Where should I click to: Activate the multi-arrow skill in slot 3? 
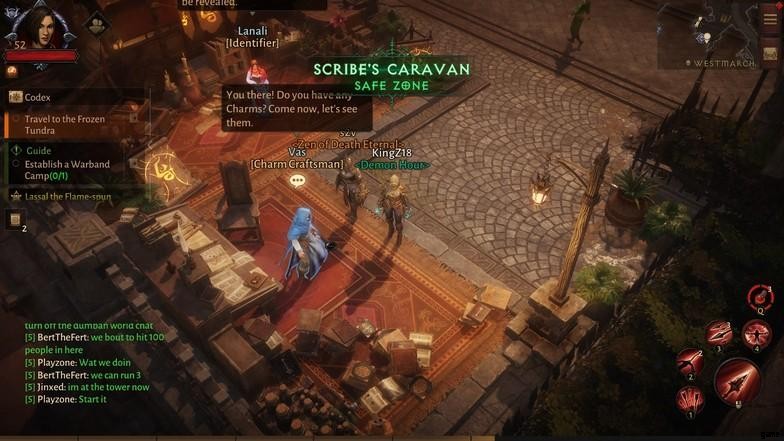pos(718,334)
